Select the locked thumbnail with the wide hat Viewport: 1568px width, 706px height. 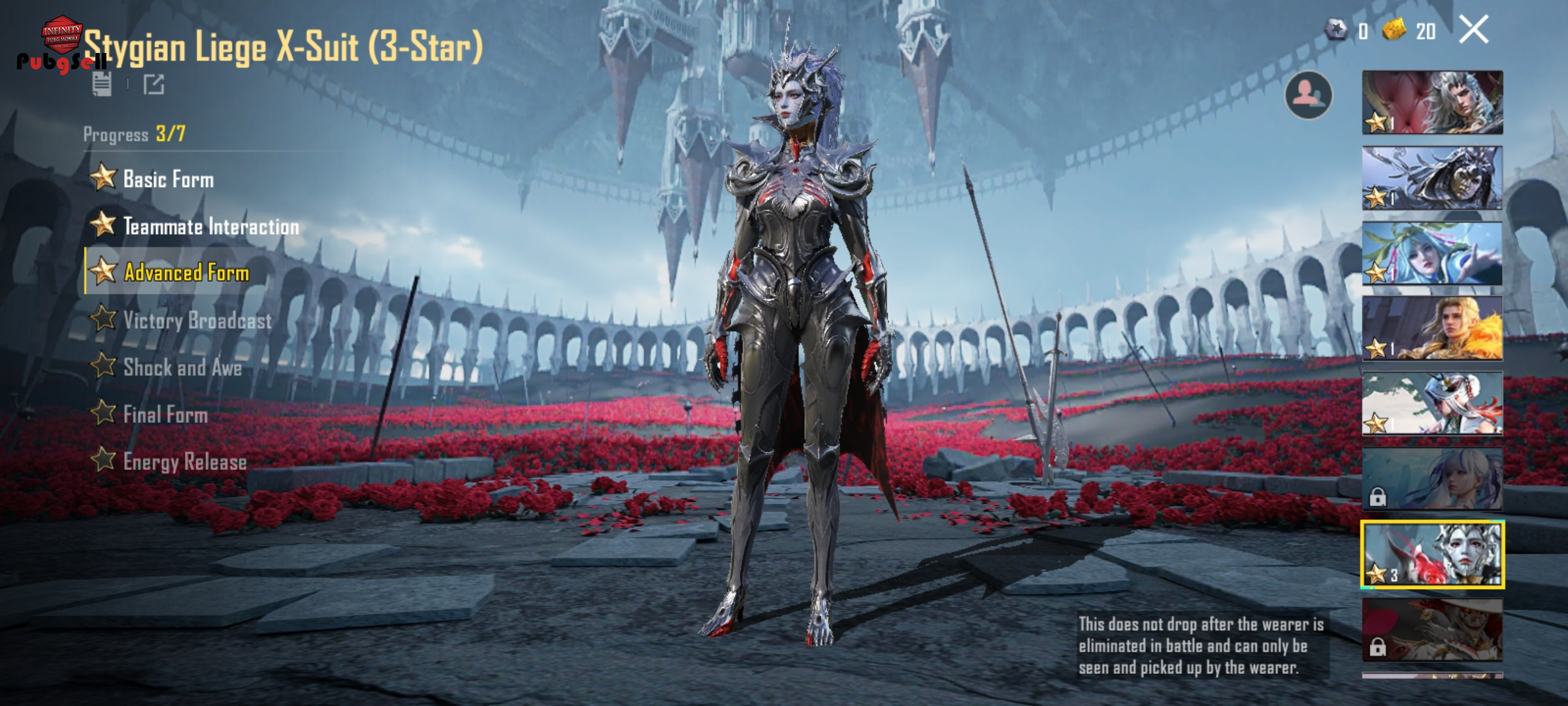tap(1432, 630)
